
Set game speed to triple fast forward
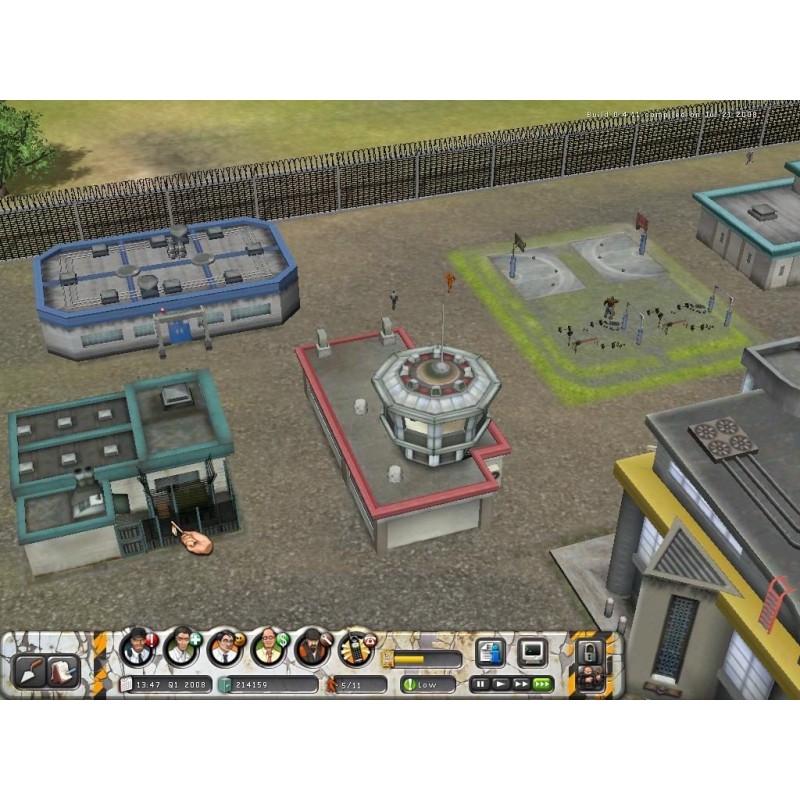click(541, 685)
